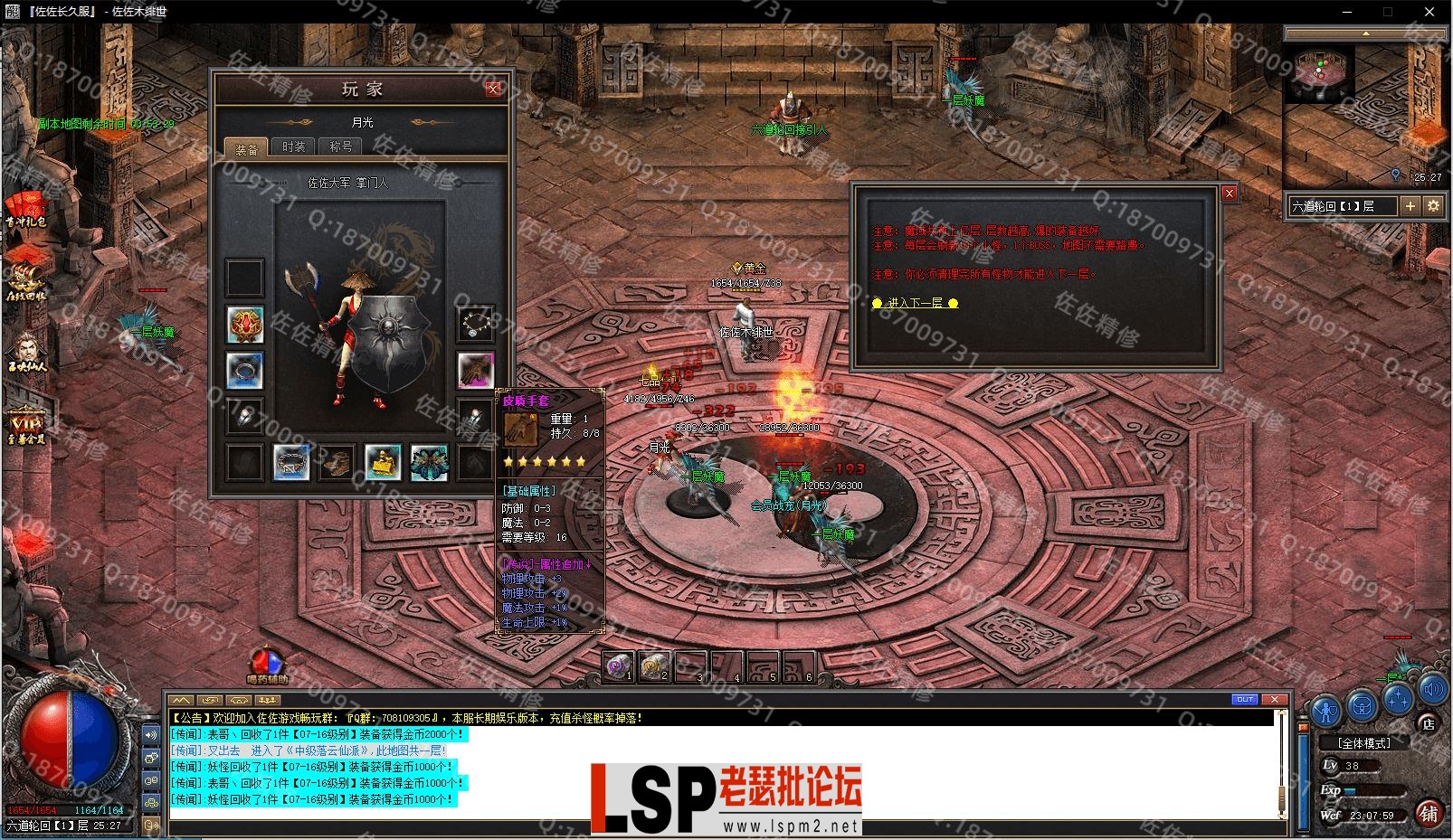Switch to the 称号 tab in player window
The width and height of the screenshot is (1453, 840).
pos(339,146)
